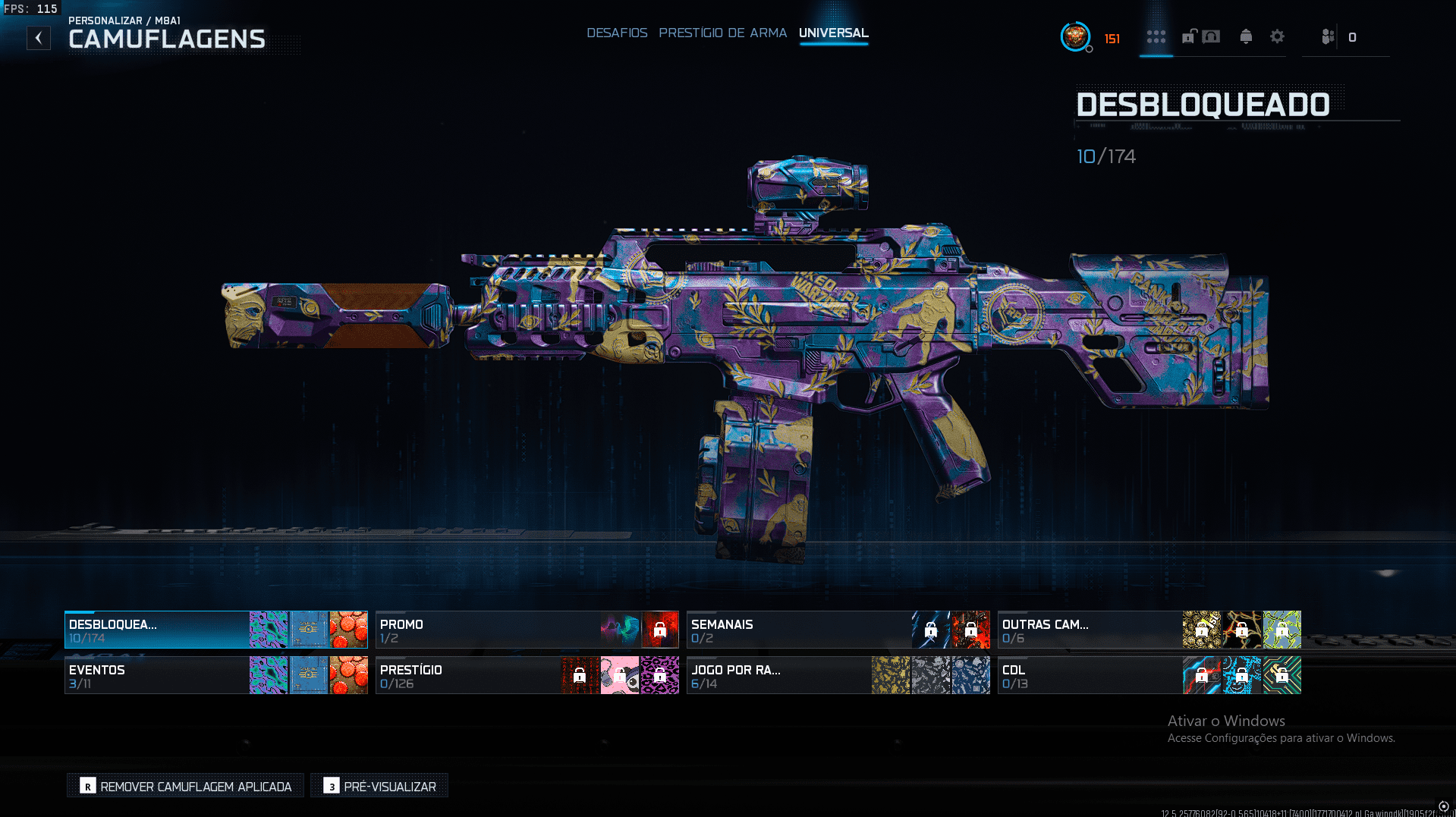Open settings with the gear icon

[x=1277, y=37]
